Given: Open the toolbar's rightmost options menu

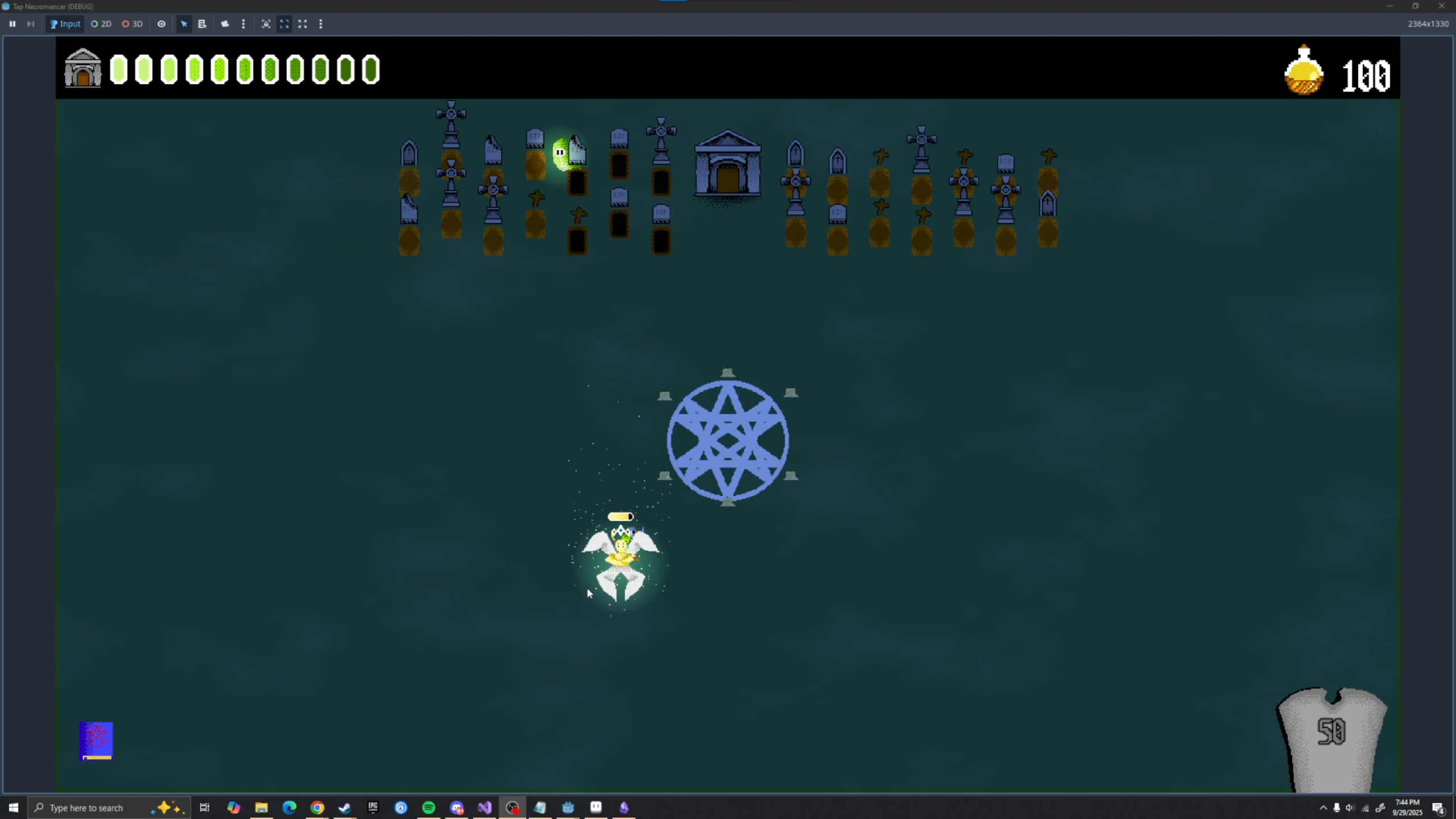Looking at the screenshot, I should point(321,24).
